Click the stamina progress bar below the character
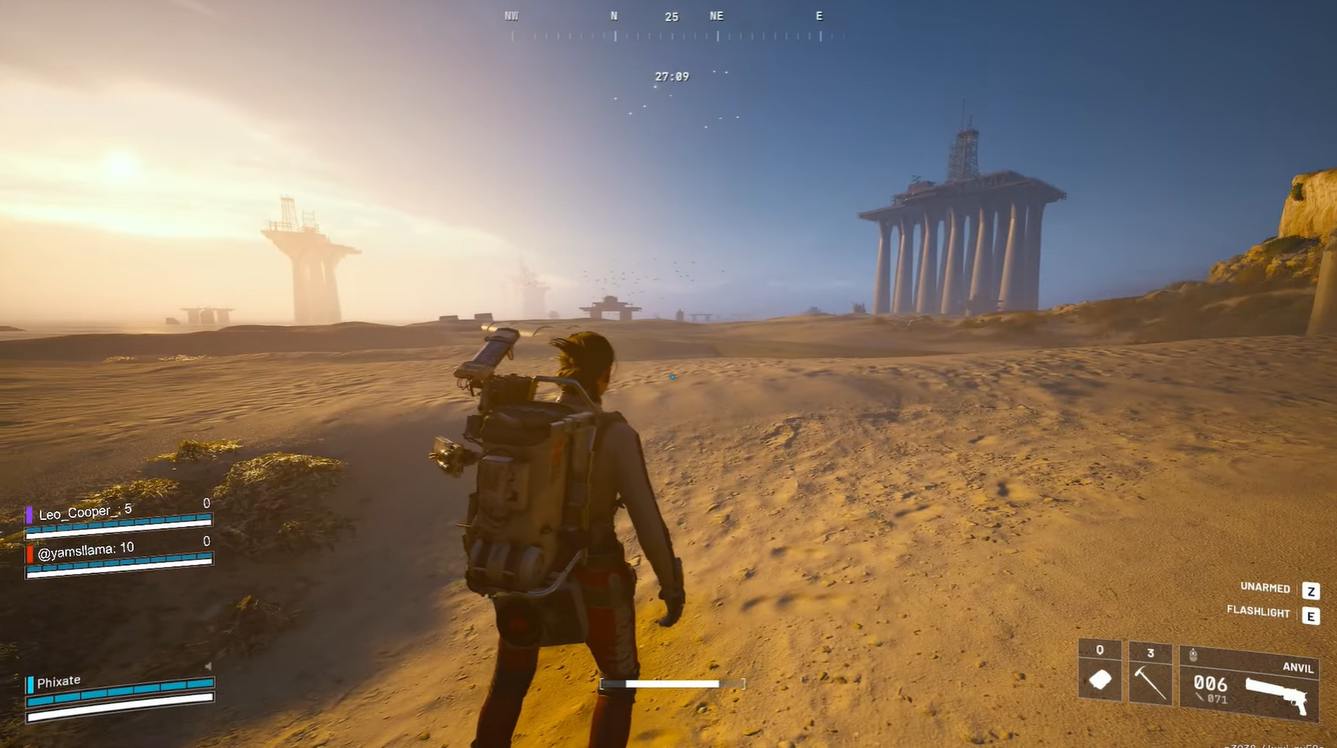The height and width of the screenshot is (748, 1337). [x=671, y=683]
